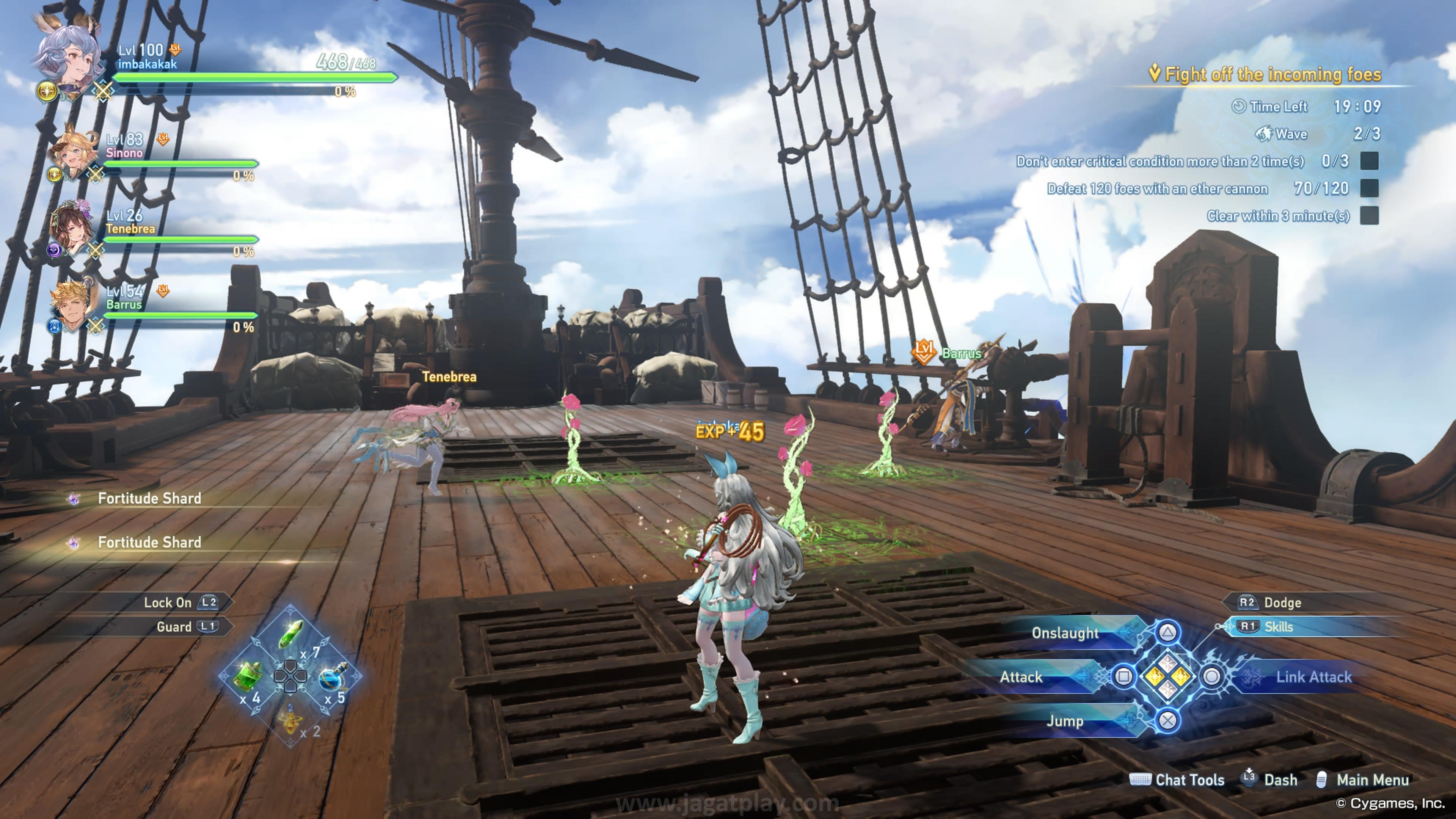This screenshot has height=819, width=1456.
Task: Choose the Jump action
Action: click(x=1065, y=721)
